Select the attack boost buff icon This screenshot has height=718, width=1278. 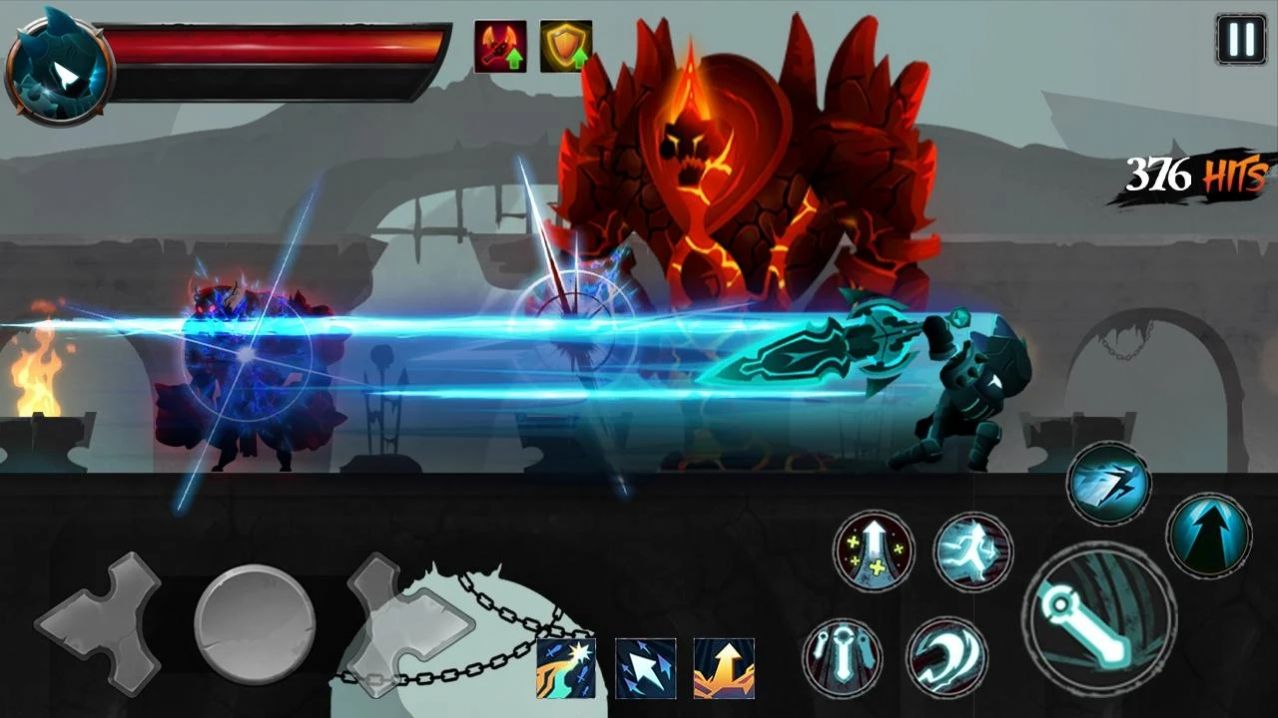point(500,46)
